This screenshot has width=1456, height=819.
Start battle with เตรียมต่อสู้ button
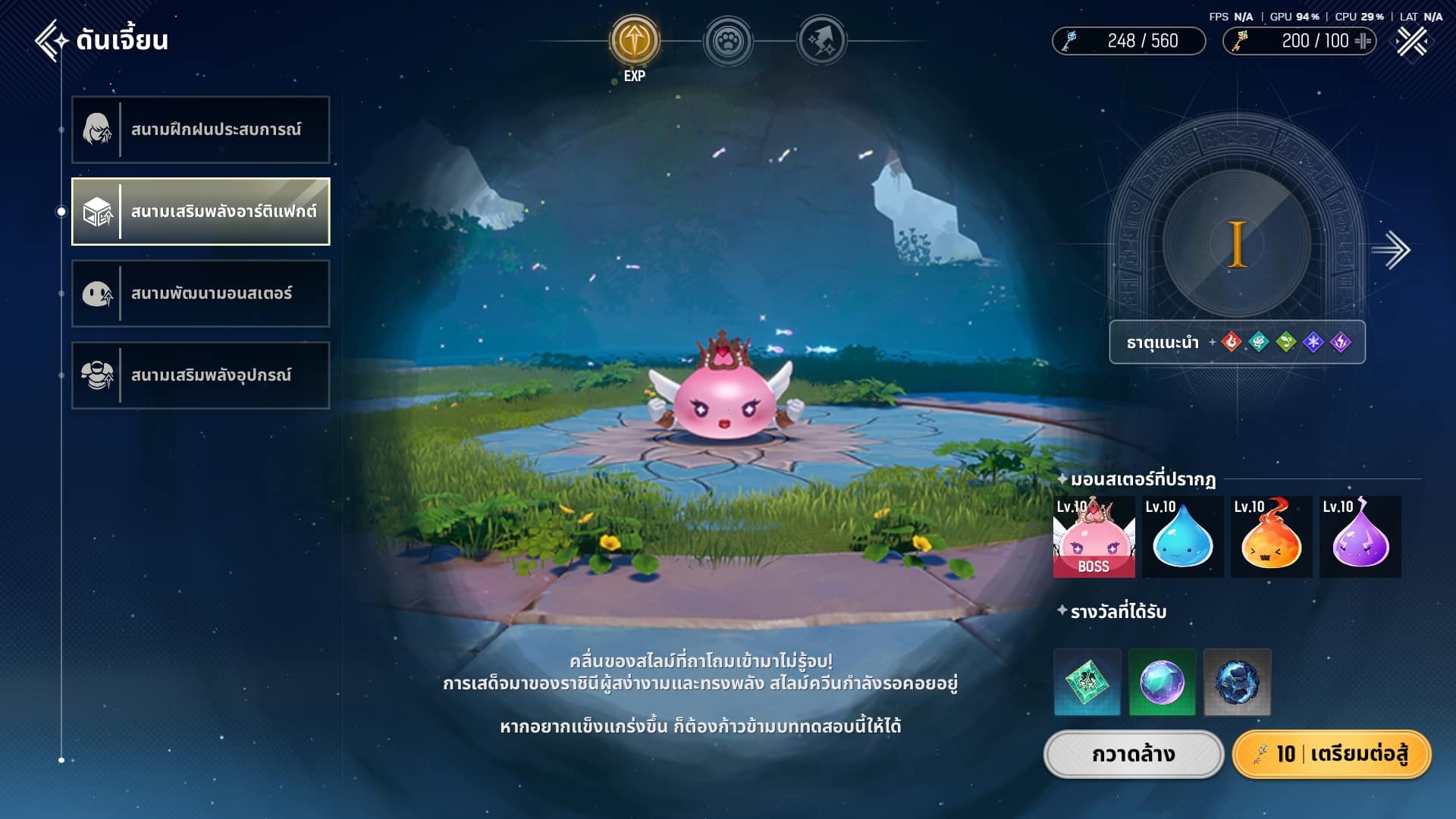point(1332,755)
